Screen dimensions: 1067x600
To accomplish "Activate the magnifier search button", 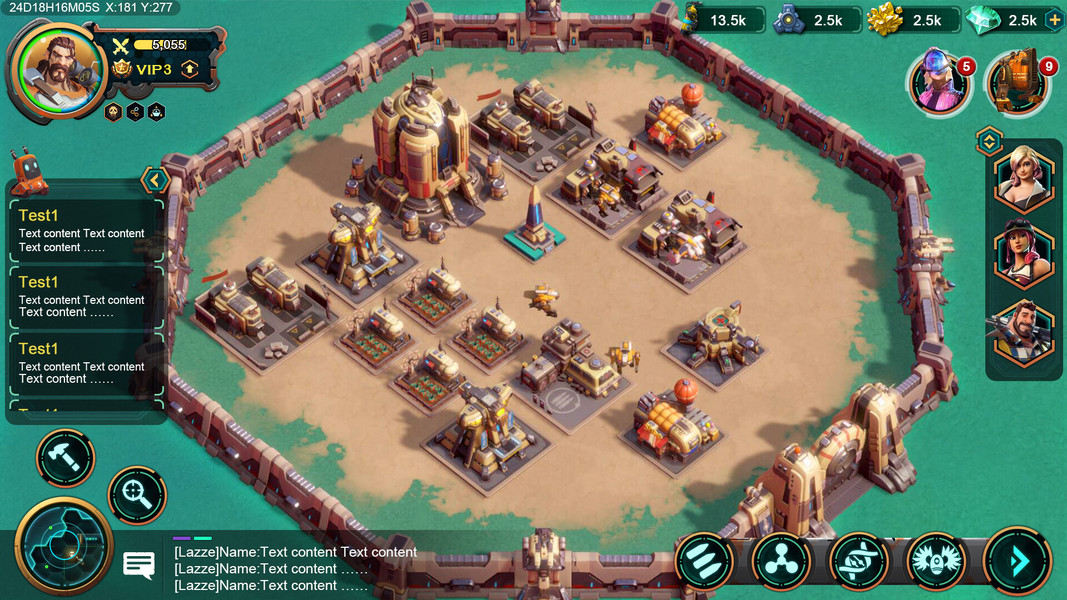I will coord(137,495).
